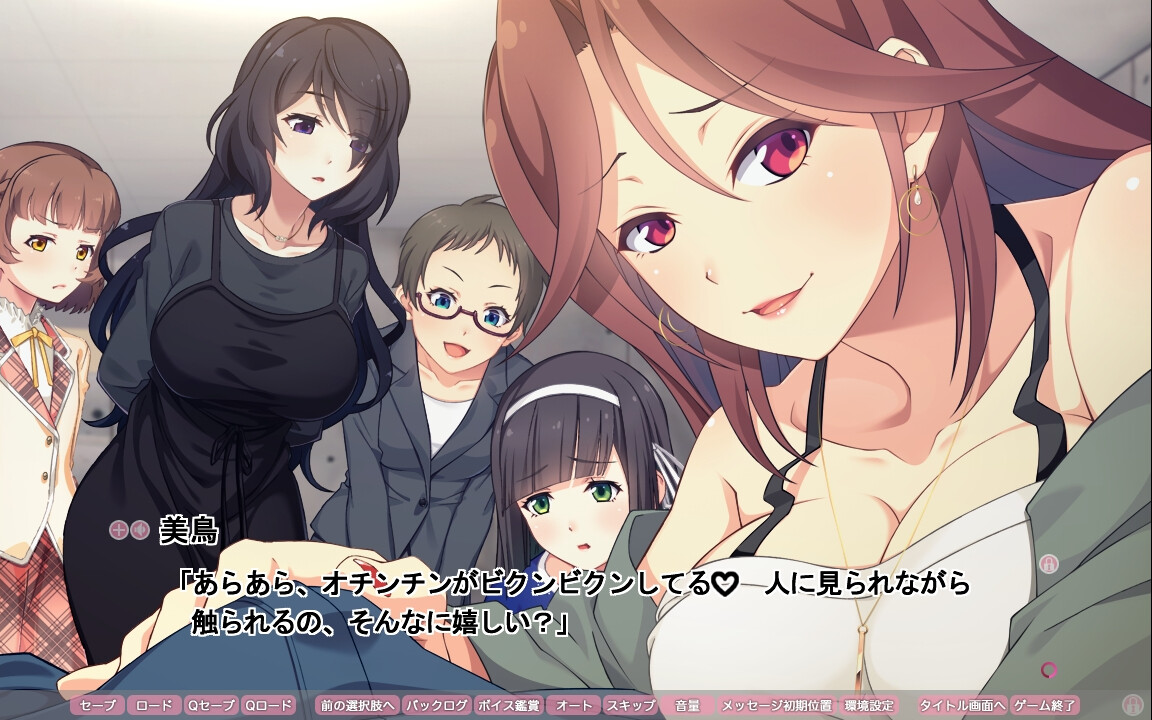Open ボイス鑑賞 voice appreciation
Image resolution: width=1152 pixels, height=720 pixels.
(508, 705)
